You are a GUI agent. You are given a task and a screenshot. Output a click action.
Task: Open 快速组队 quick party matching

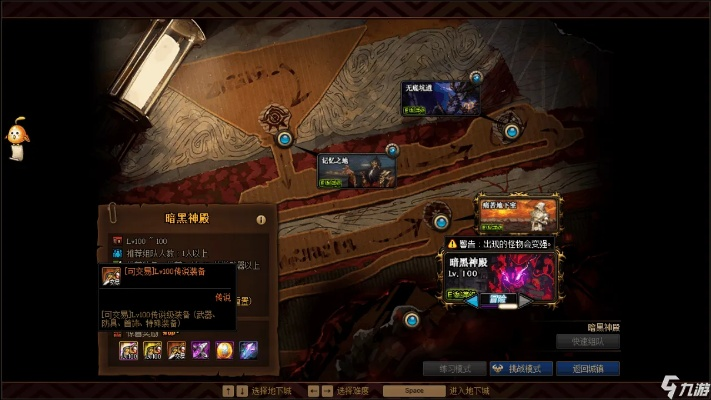(x=594, y=342)
